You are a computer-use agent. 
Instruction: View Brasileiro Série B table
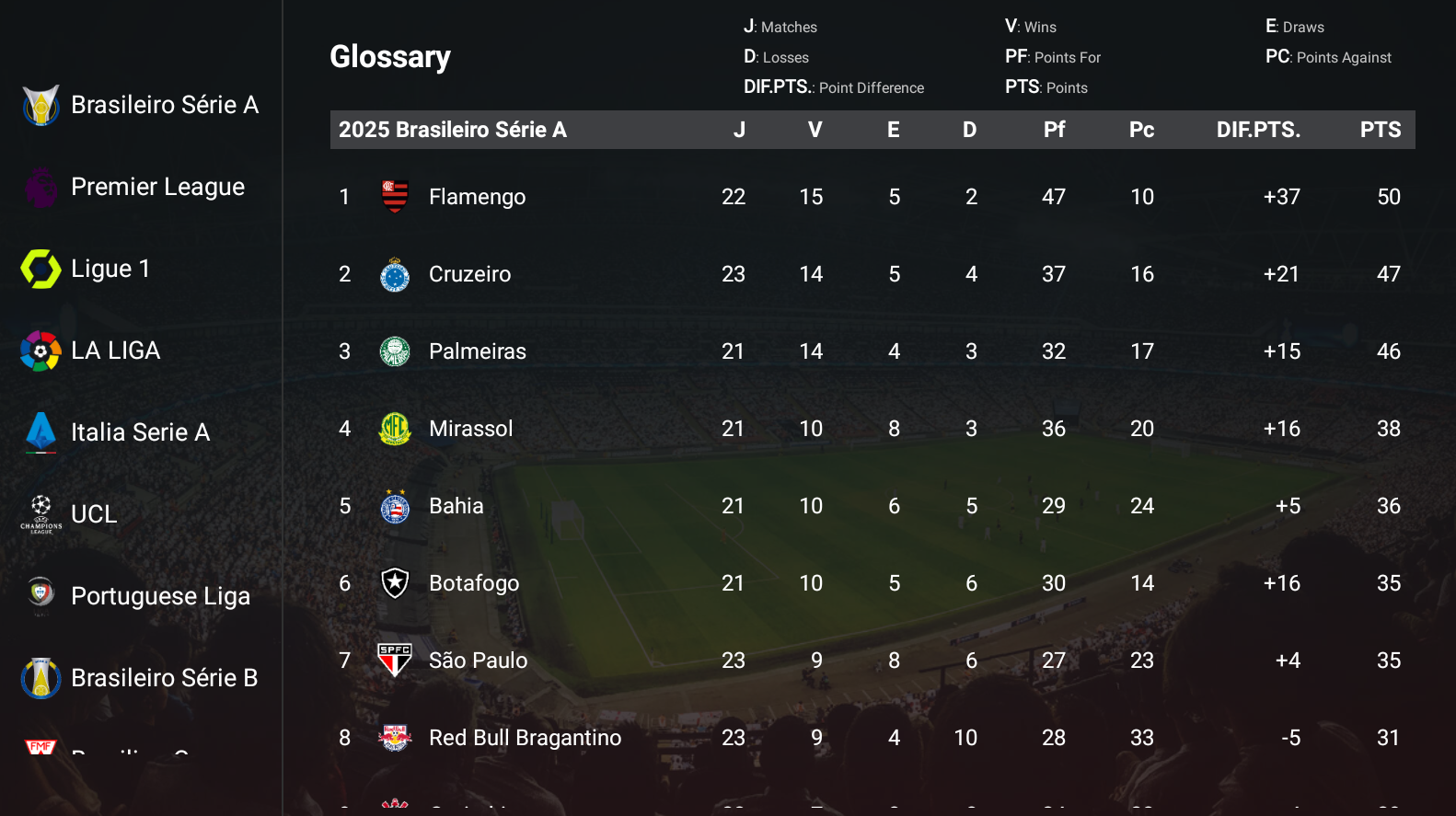pyautogui.click(x=140, y=679)
